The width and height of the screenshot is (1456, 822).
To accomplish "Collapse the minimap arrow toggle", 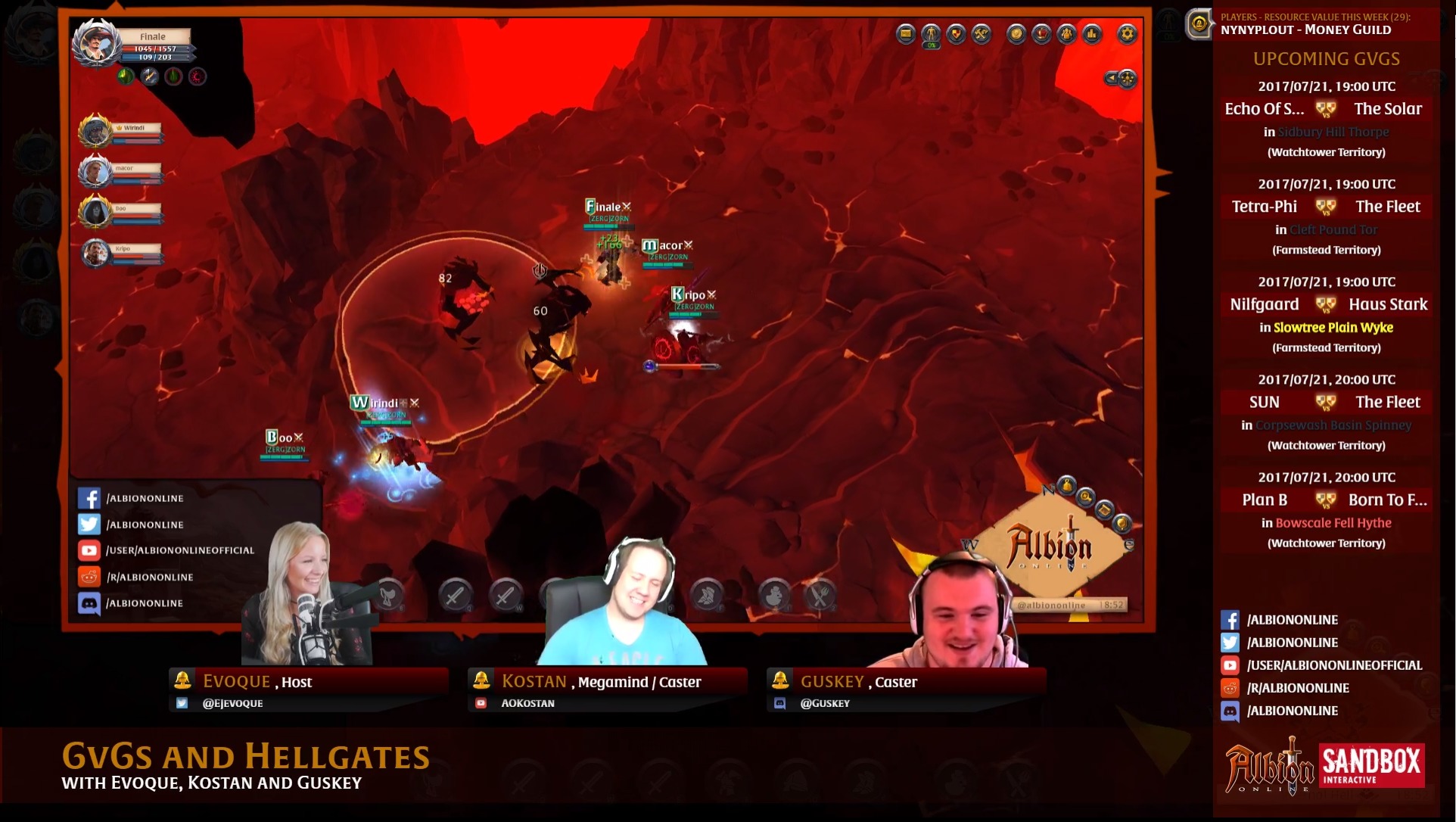I will 1111,76.
